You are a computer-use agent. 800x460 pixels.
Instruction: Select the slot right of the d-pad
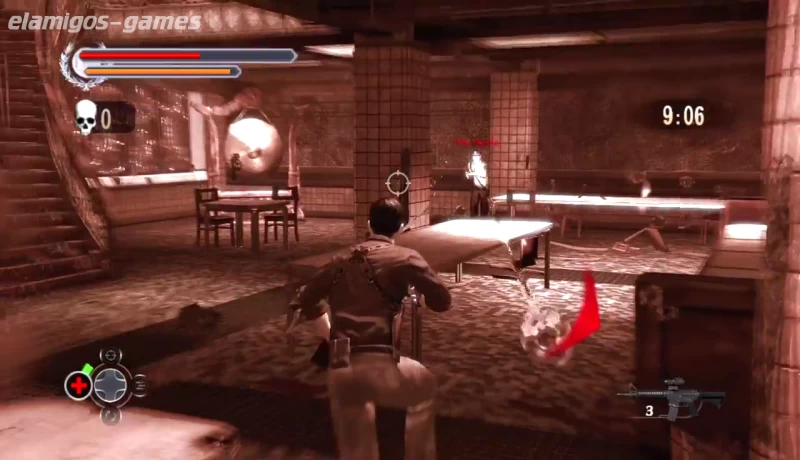point(140,385)
